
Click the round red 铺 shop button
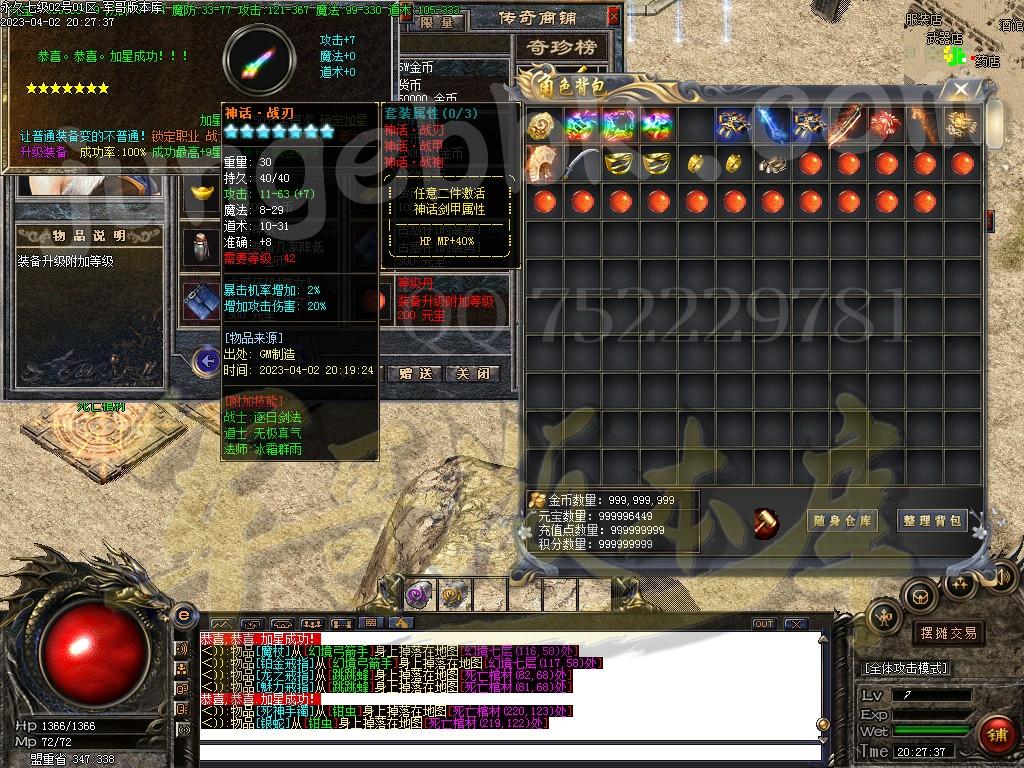coord(994,736)
